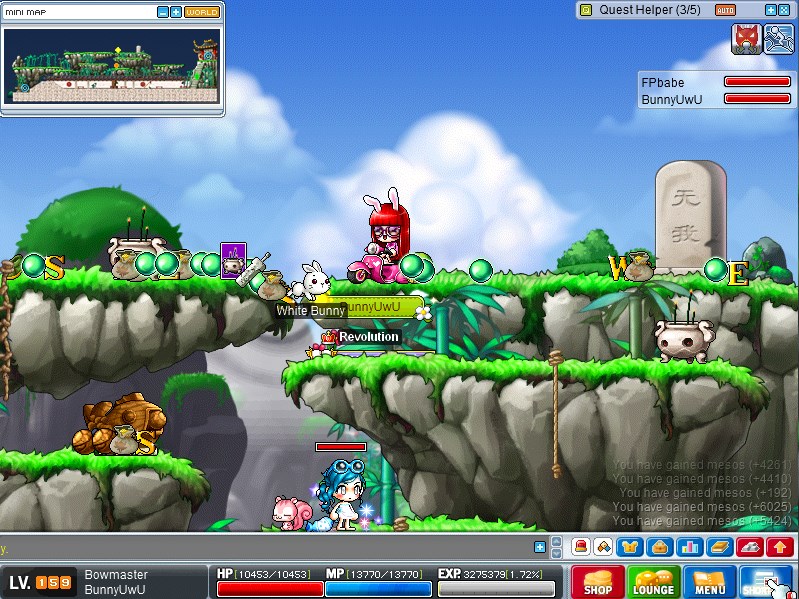Open the skill book icon
Screen dimensions: 799x599
717,546
